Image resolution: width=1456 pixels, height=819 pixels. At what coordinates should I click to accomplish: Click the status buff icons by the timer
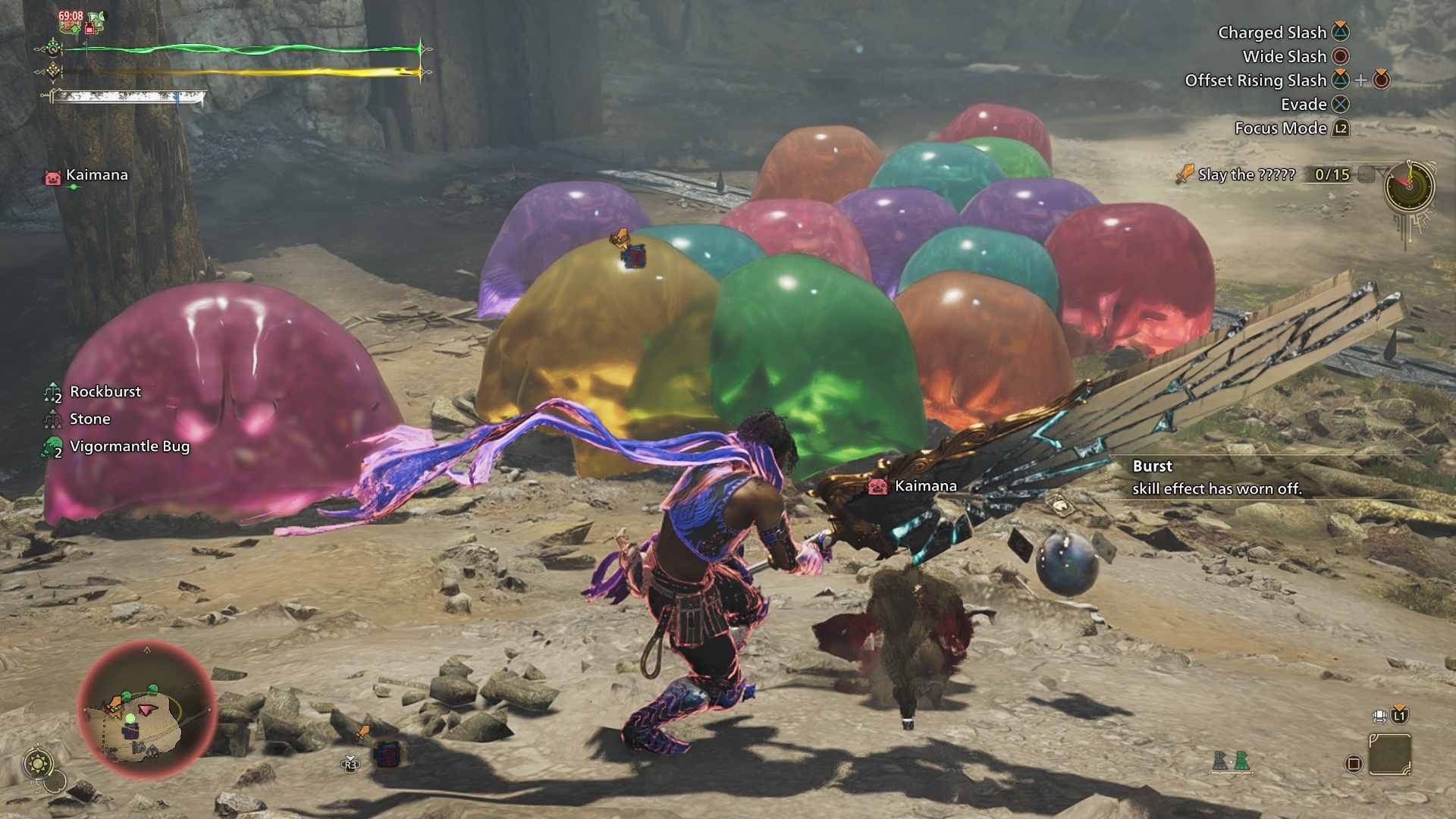(82, 22)
